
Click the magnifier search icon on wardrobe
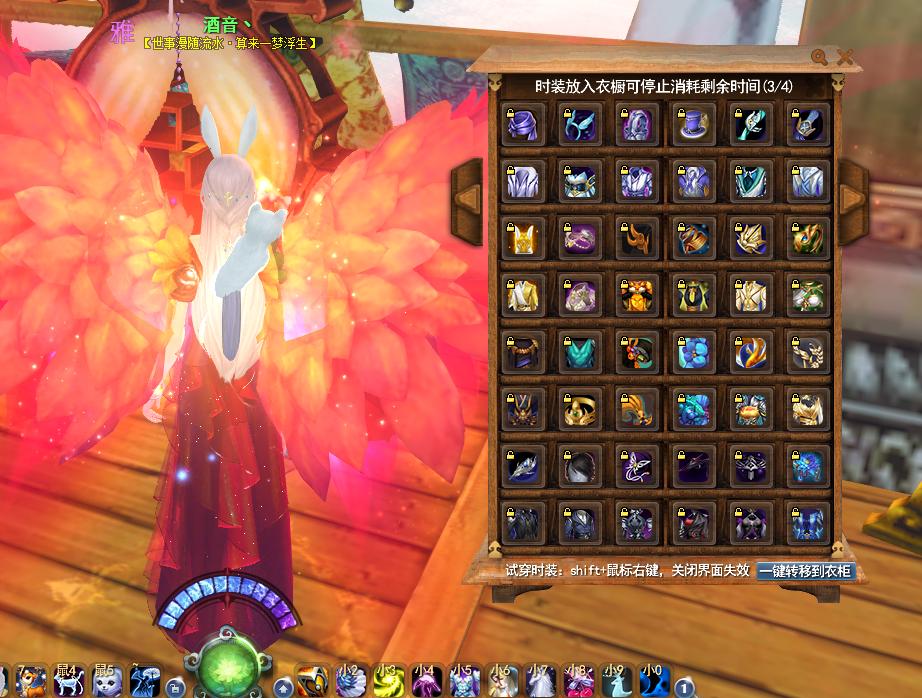pyautogui.click(x=820, y=57)
